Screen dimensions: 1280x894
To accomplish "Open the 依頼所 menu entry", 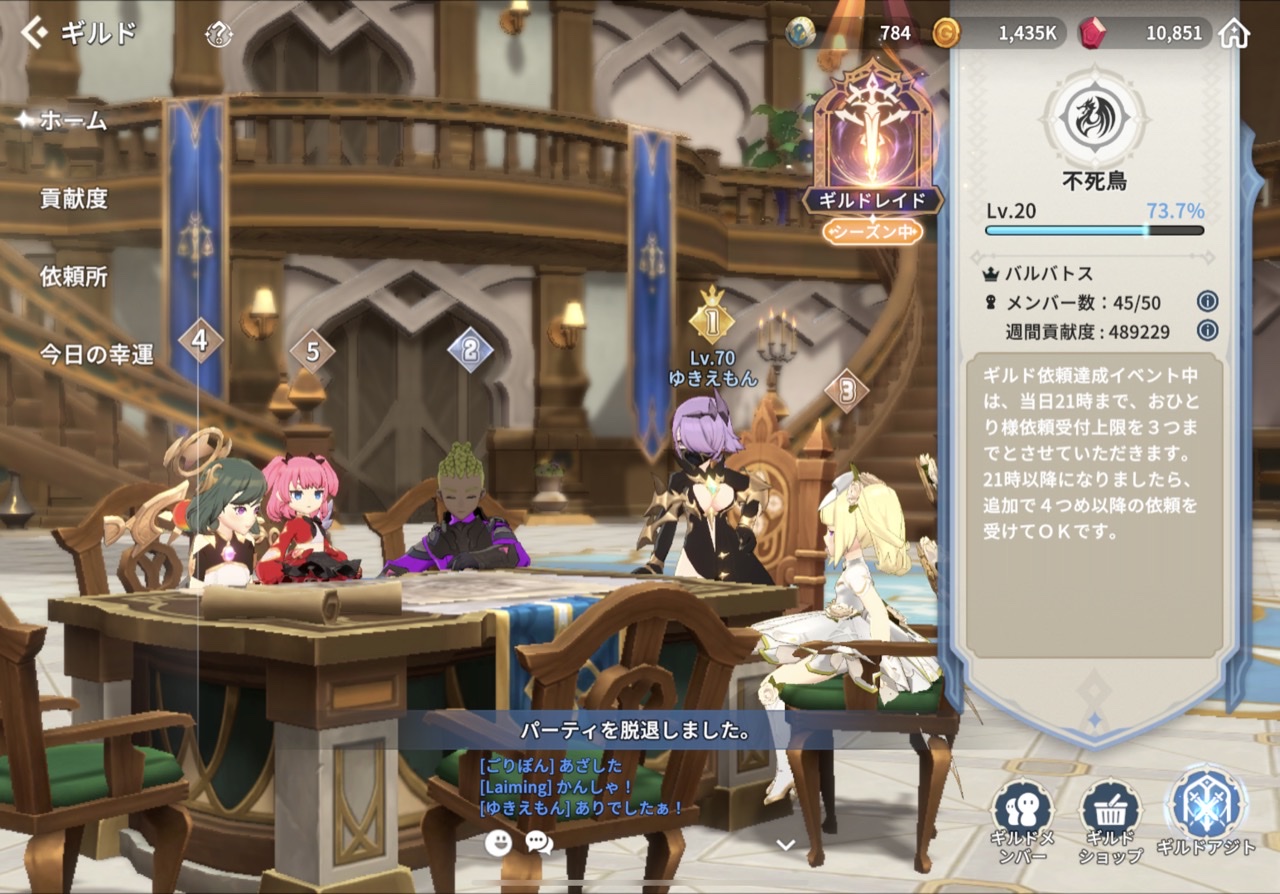I will (73, 276).
